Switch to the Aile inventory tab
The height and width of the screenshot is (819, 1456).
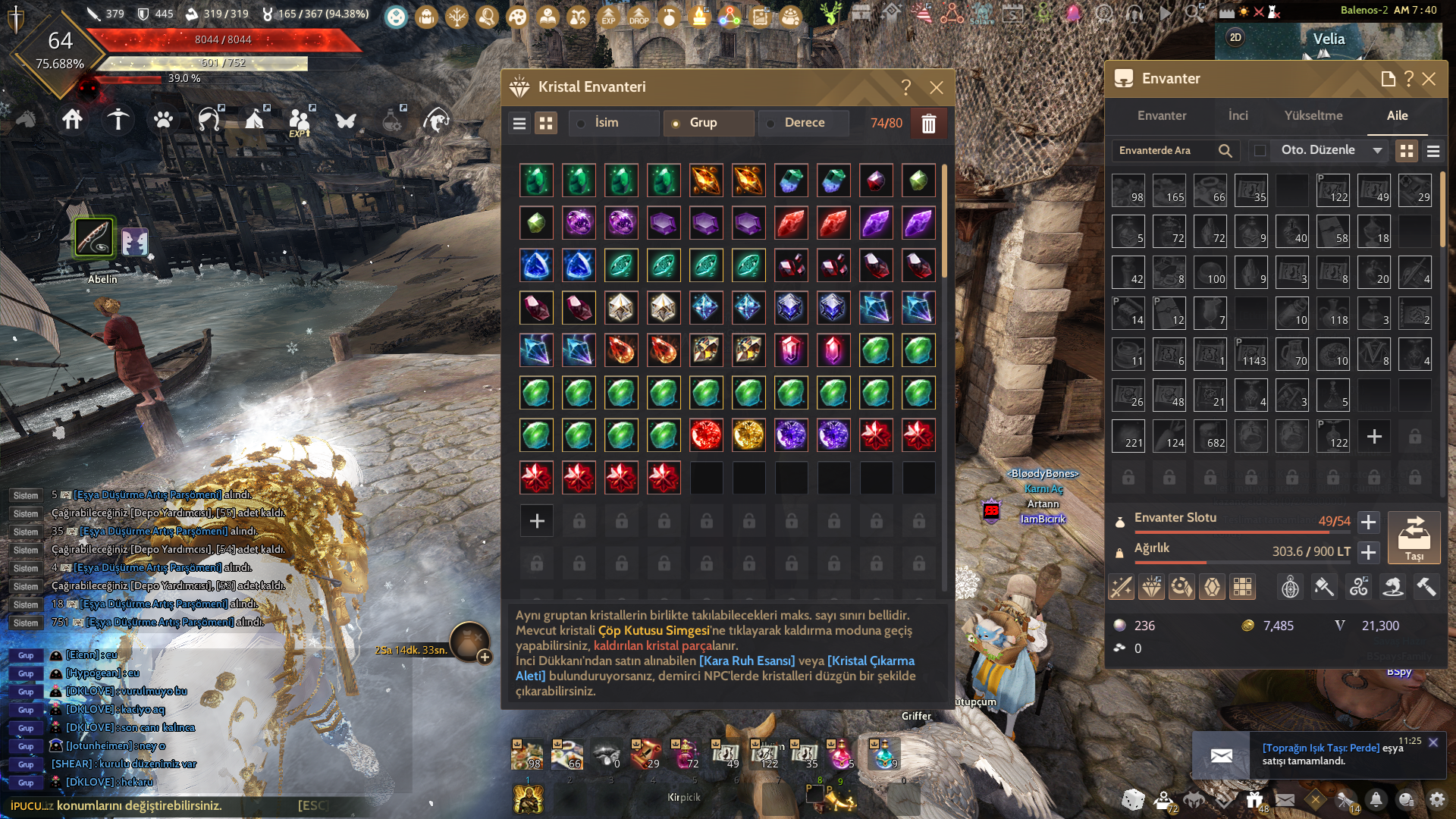1398,115
